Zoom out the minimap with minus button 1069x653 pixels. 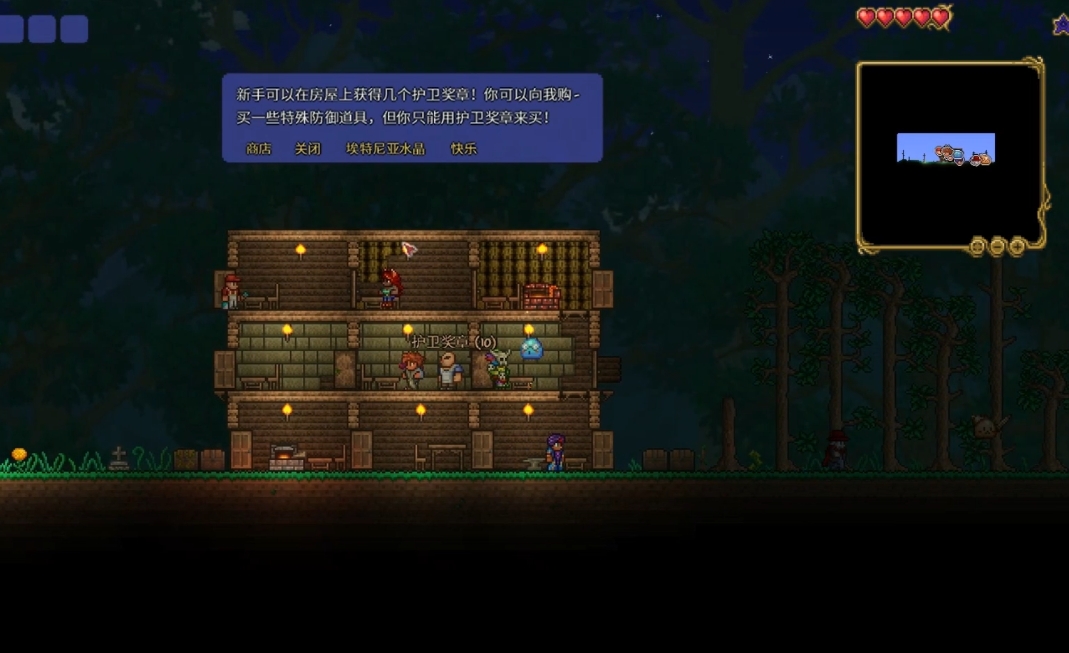997,246
